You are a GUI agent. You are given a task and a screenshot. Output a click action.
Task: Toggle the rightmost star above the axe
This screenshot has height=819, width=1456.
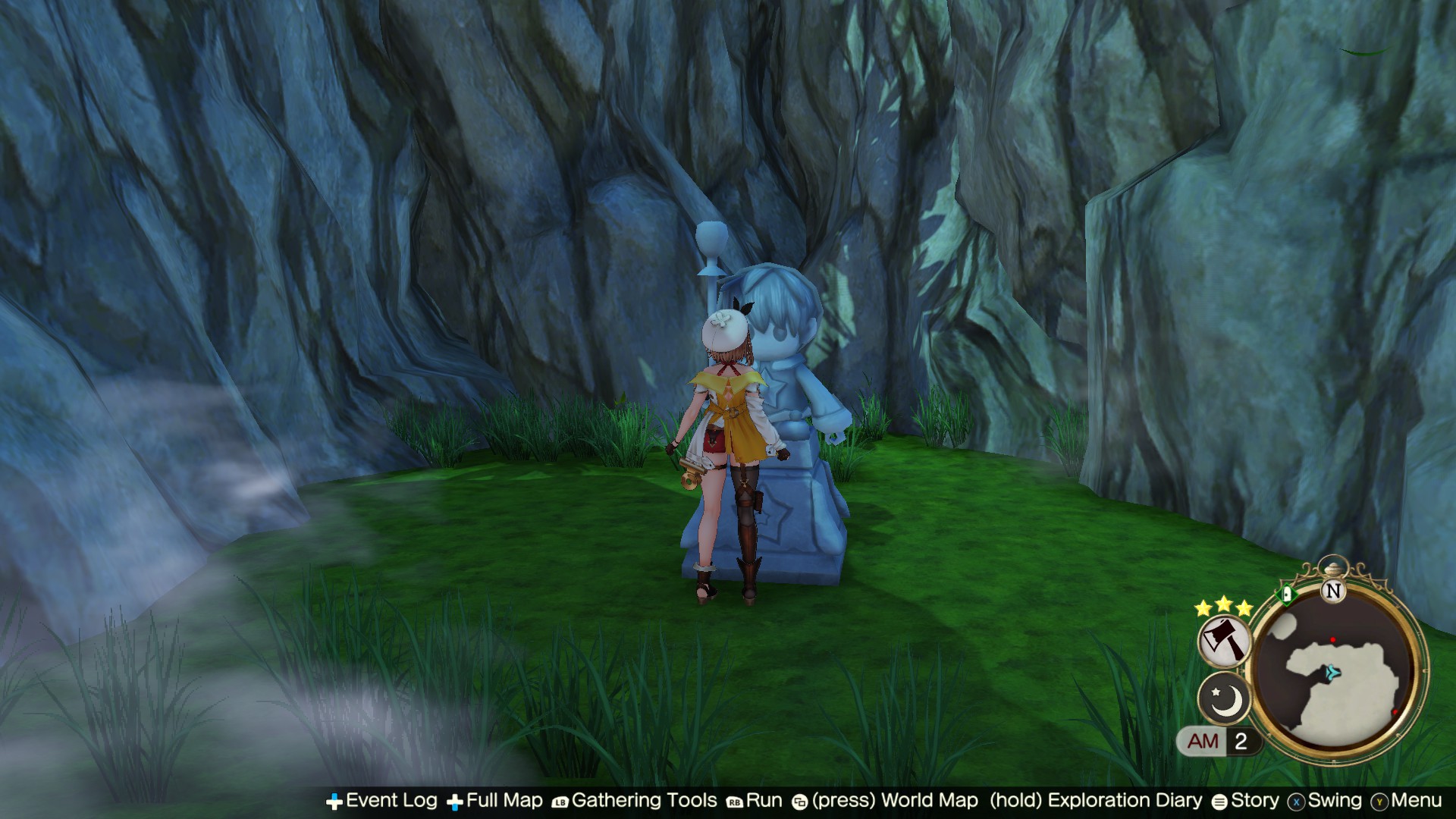coord(1245,608)
